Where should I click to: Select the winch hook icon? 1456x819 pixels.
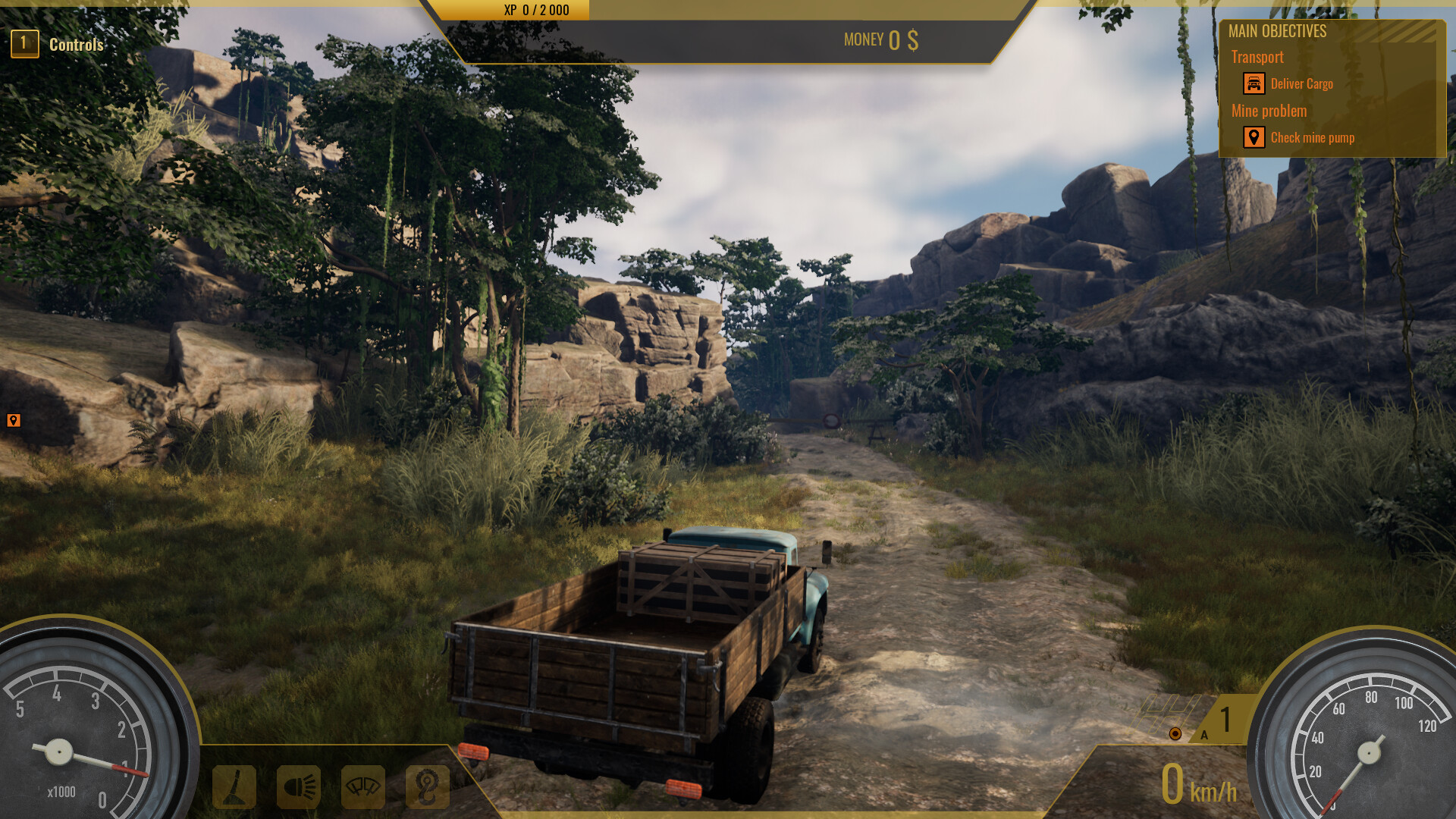[x=425, y=787]
